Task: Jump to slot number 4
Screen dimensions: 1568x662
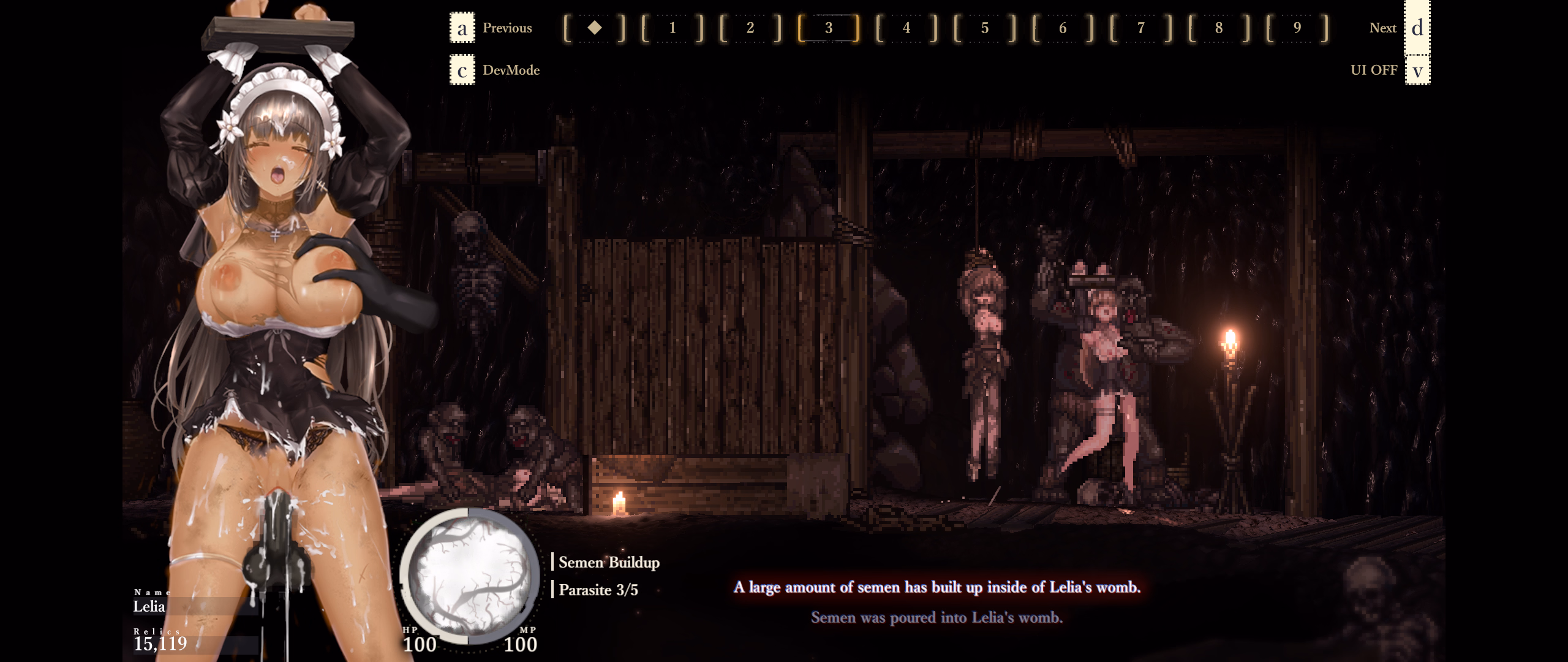Action: [x=907, y=28]
